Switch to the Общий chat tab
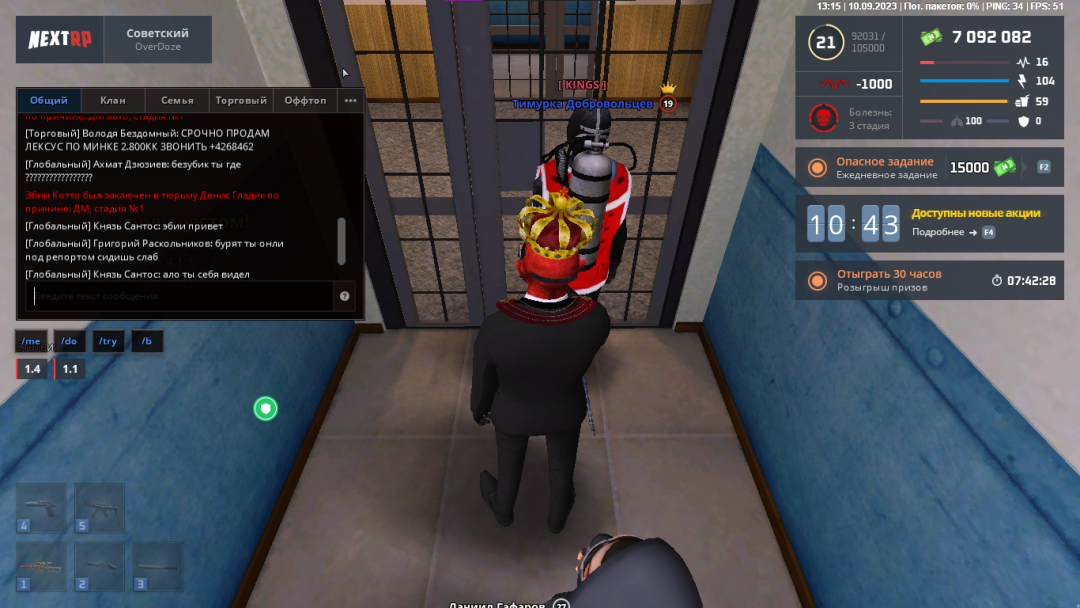Viewport: 1080px width, 608px height. click(49, 100)
